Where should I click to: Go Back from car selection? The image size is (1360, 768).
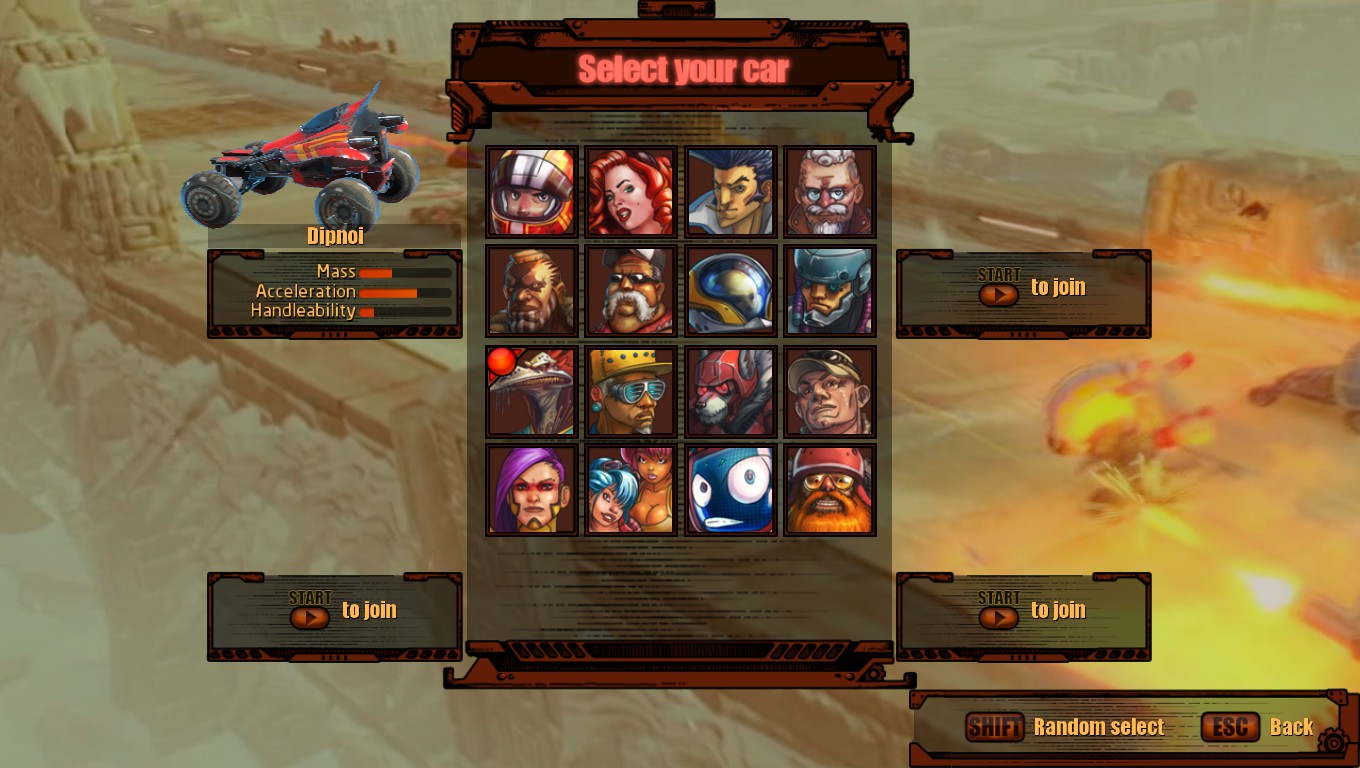1290,728
